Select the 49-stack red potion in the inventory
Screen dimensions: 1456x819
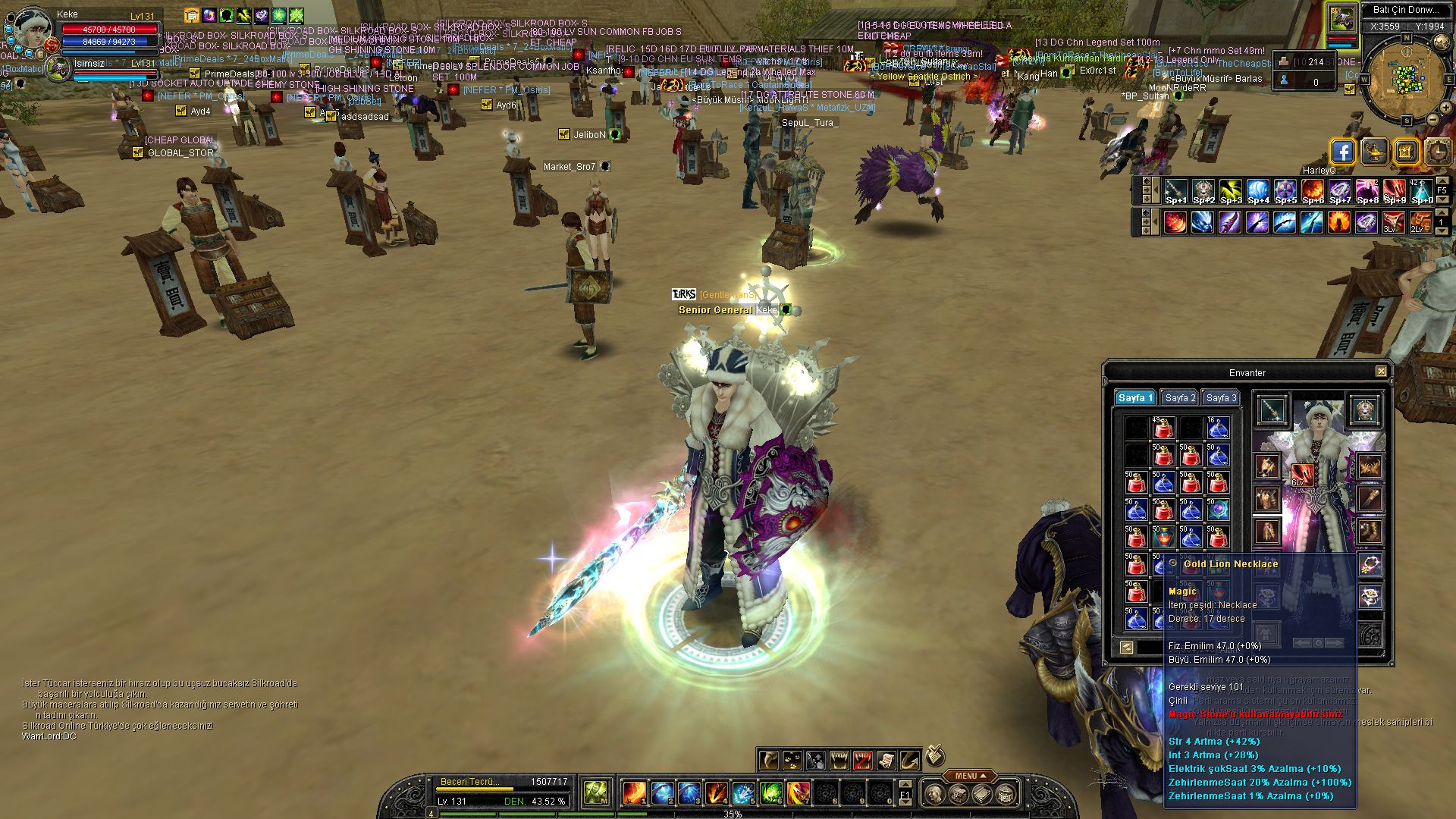tap(1163, 428)
